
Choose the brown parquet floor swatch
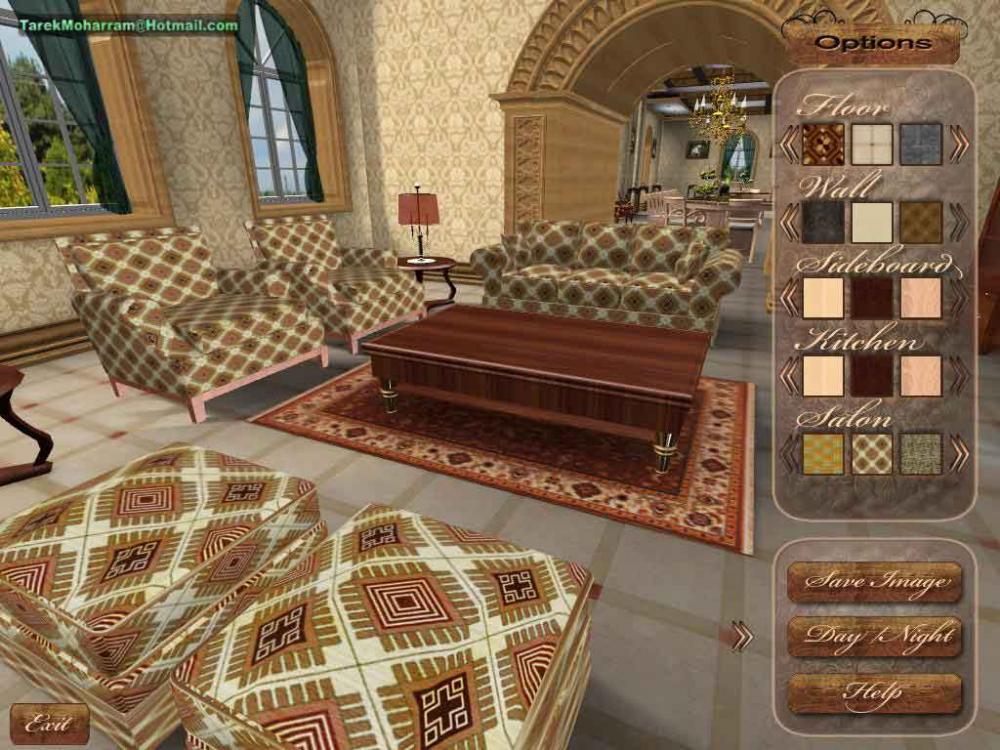pyautogui.click(x=823, y=144)
